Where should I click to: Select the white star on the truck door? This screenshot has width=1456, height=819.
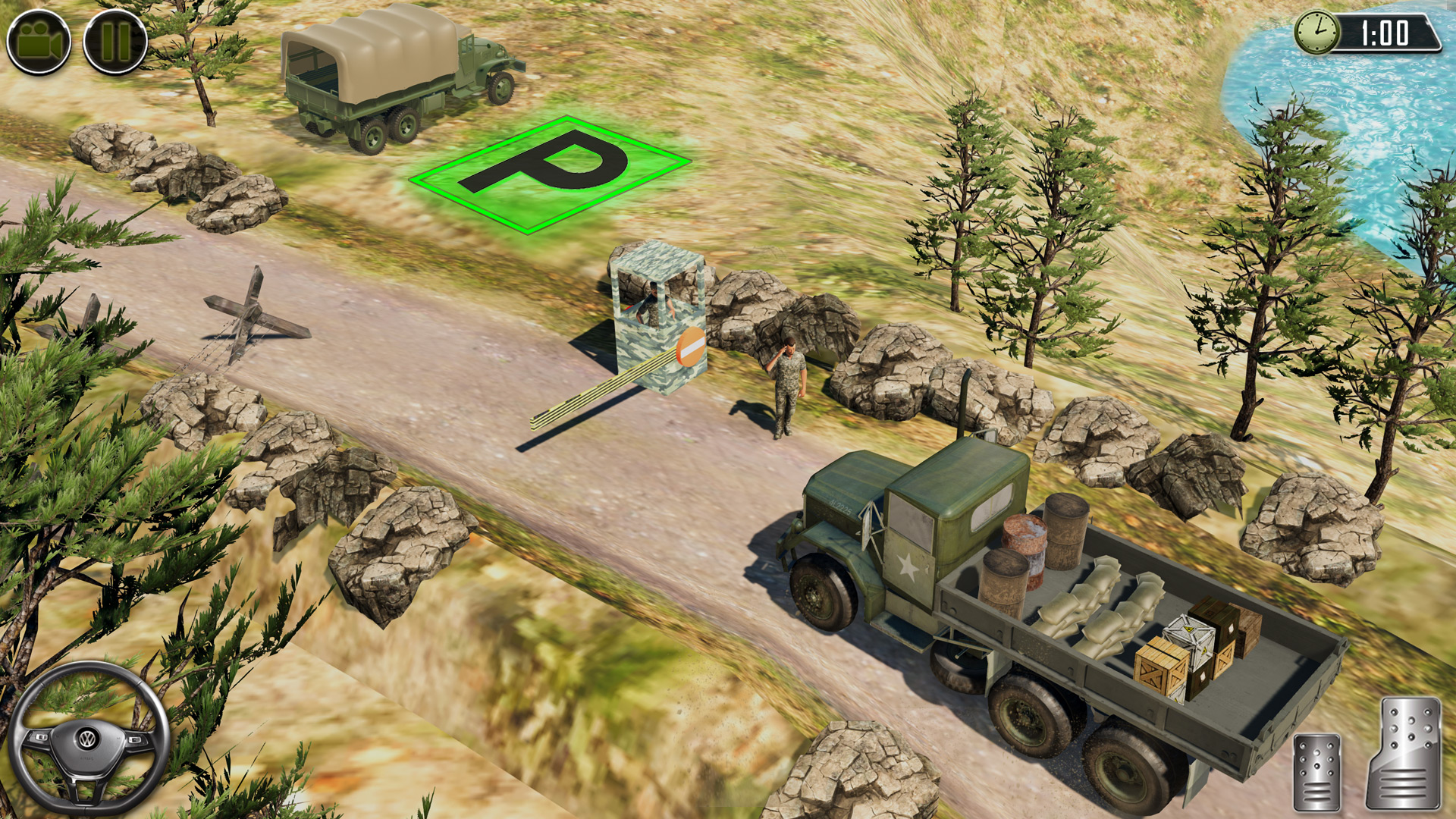pyautogui.click(x=910, y=565)
